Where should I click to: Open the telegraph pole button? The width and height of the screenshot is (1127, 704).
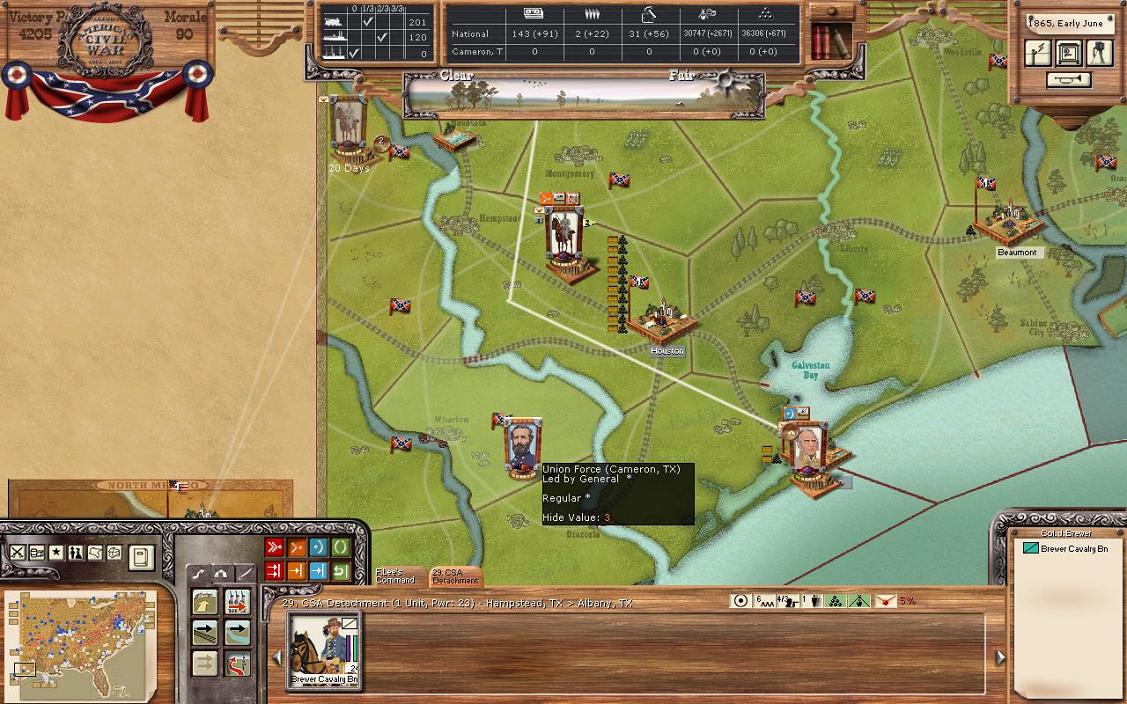point(1037,52)
